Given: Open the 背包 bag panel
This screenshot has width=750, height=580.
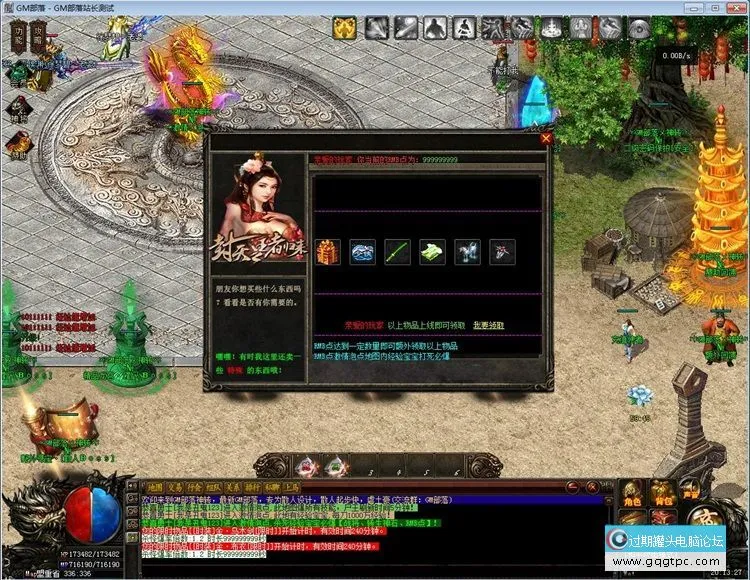Looking at the screenshot, I should coord(662,490).
